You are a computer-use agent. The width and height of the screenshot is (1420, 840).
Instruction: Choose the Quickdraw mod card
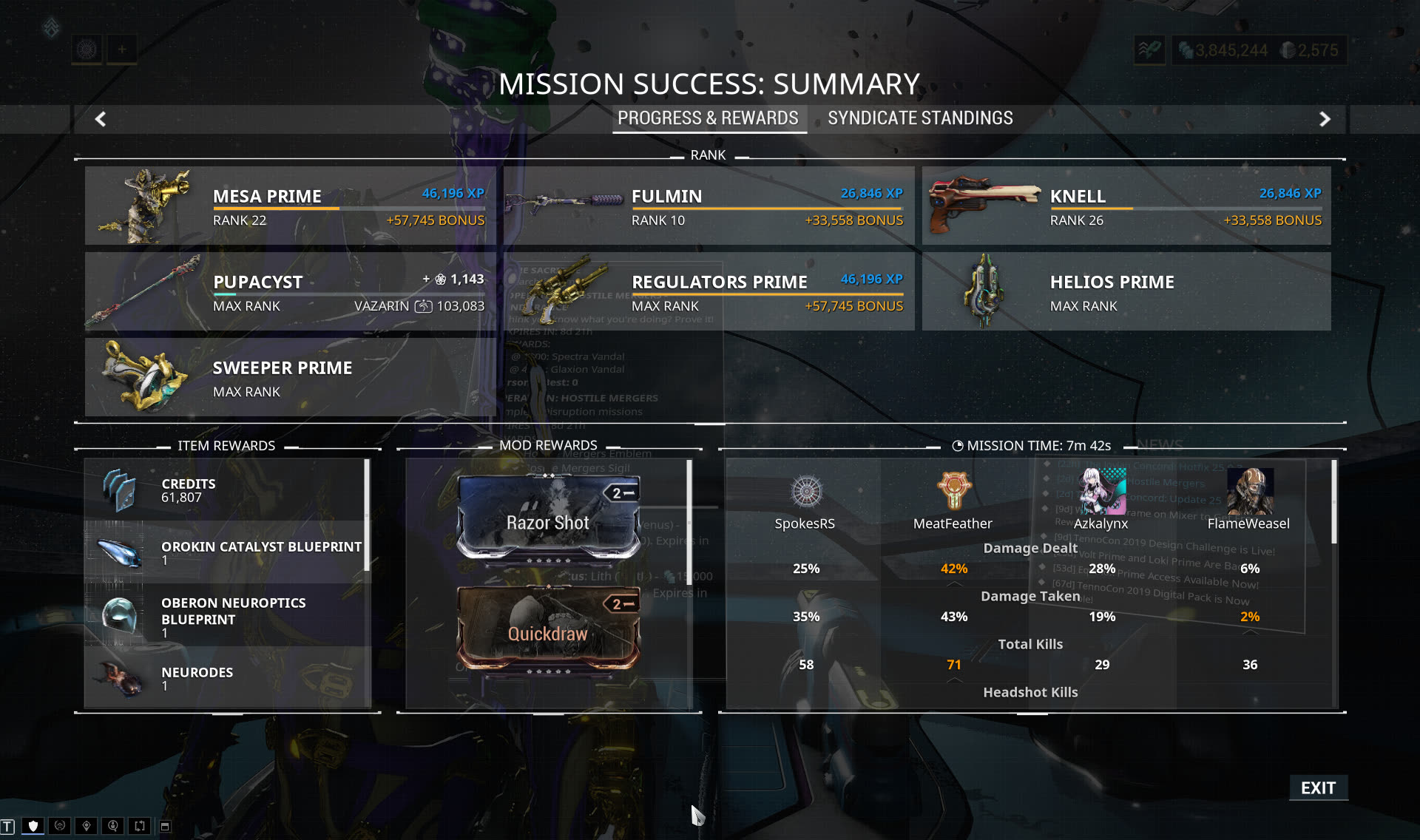tap(548, 629)
